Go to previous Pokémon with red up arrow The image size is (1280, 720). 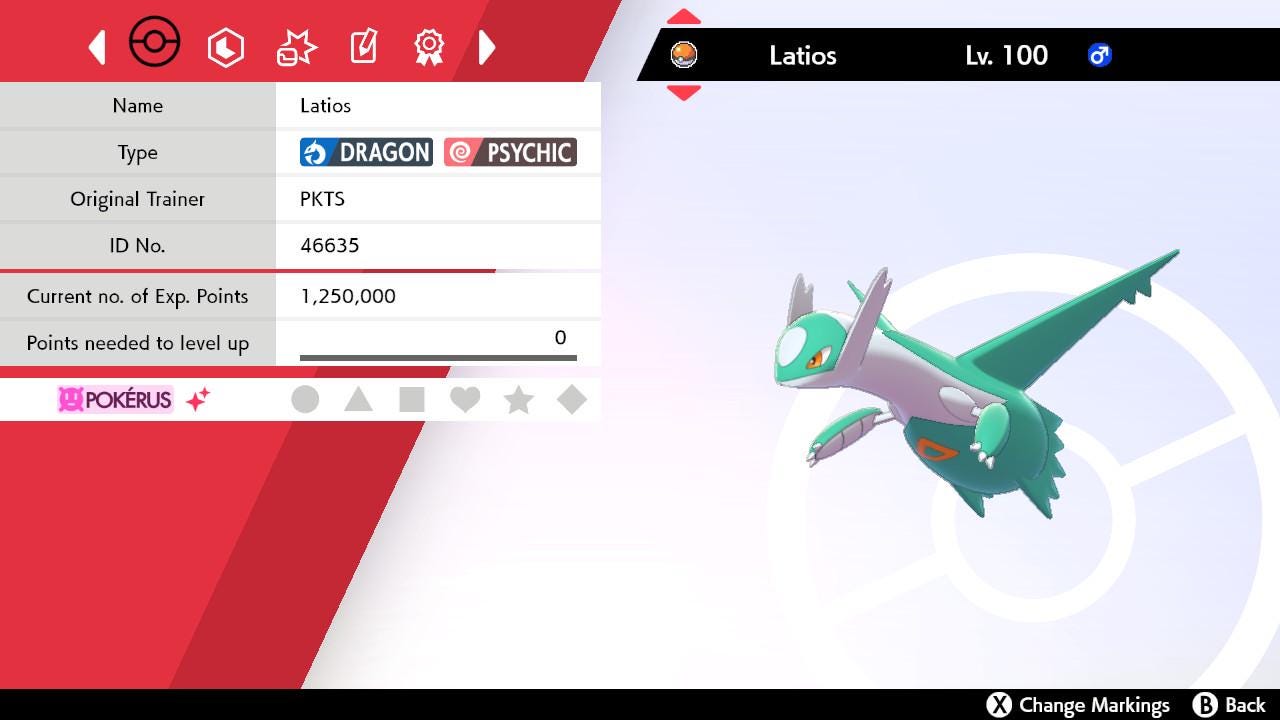[684, 17]
